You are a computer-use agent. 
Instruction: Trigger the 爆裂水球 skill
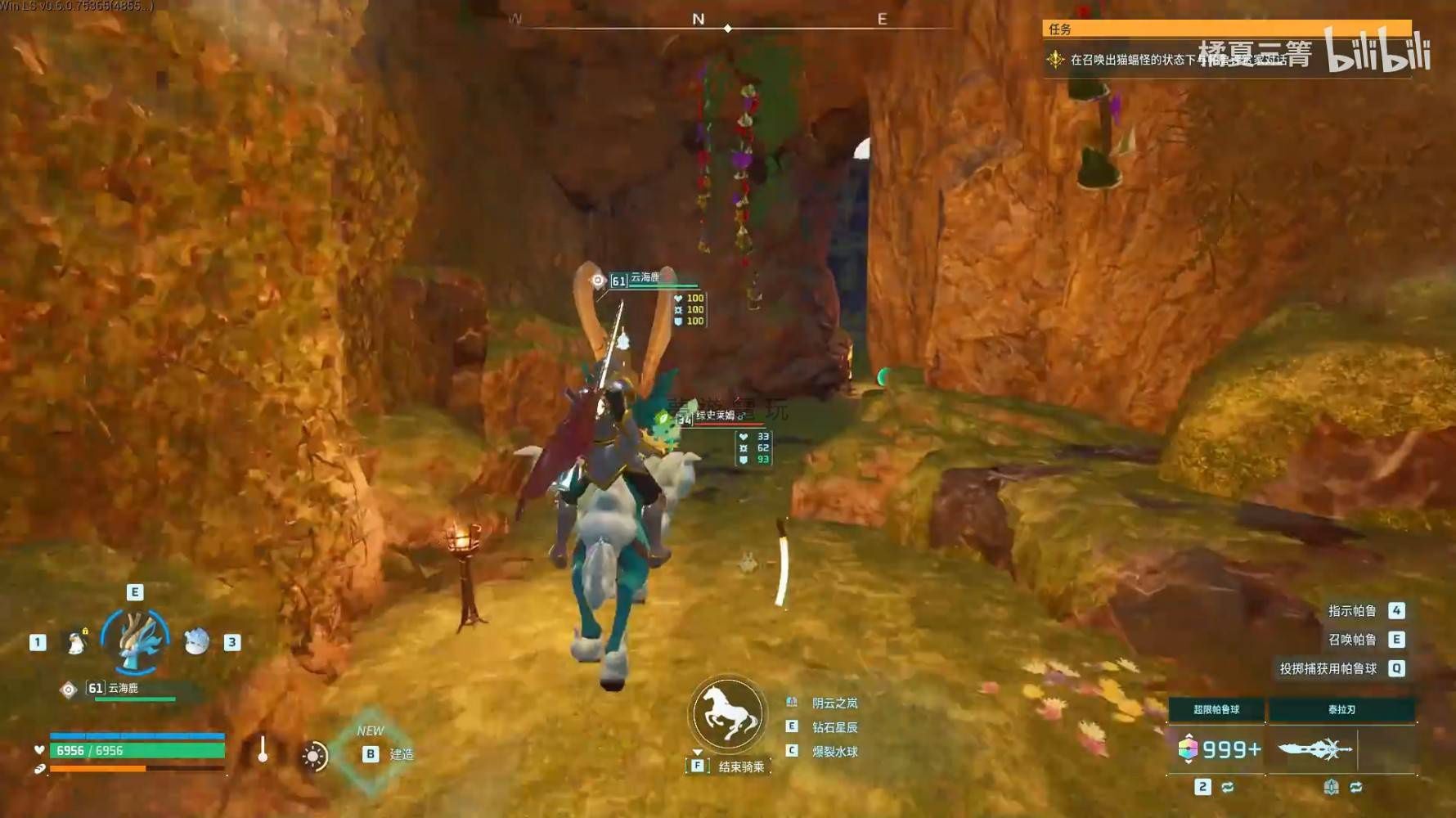[x=834, y=752]
